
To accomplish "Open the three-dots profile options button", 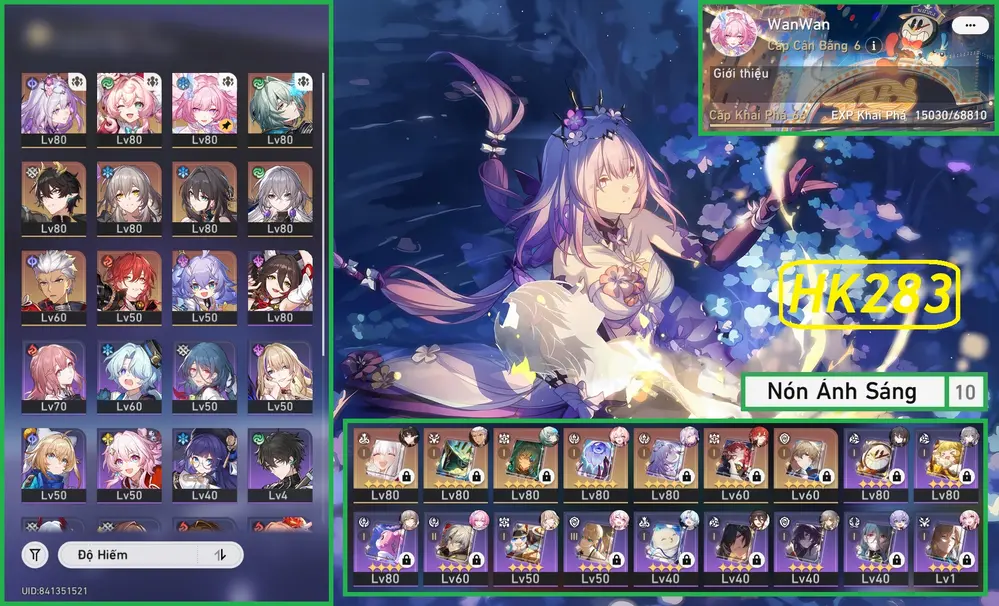I will click(x=965, y=24).
